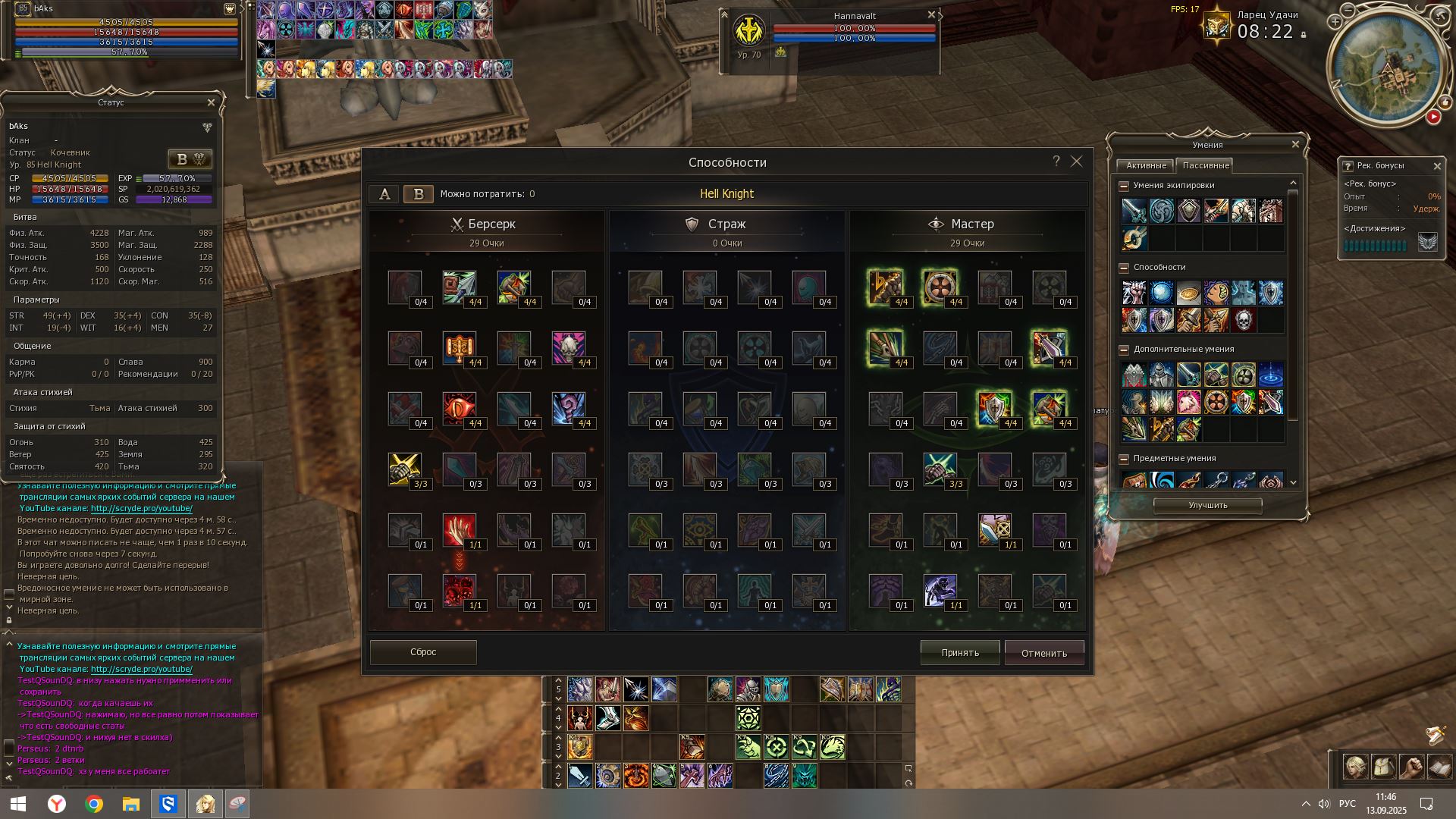Cancel with the Отменить button
1456x819 pixels.
tap(1043, 653)
